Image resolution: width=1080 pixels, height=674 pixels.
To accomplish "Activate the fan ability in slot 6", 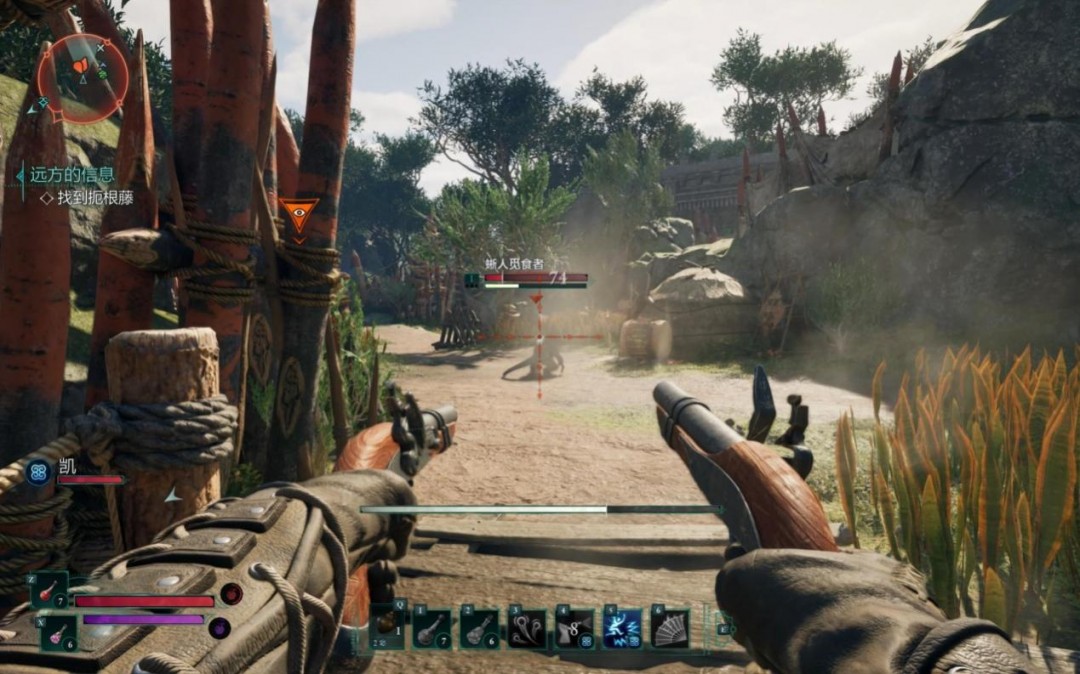I will pyautogui.click(x=670, y=628).
